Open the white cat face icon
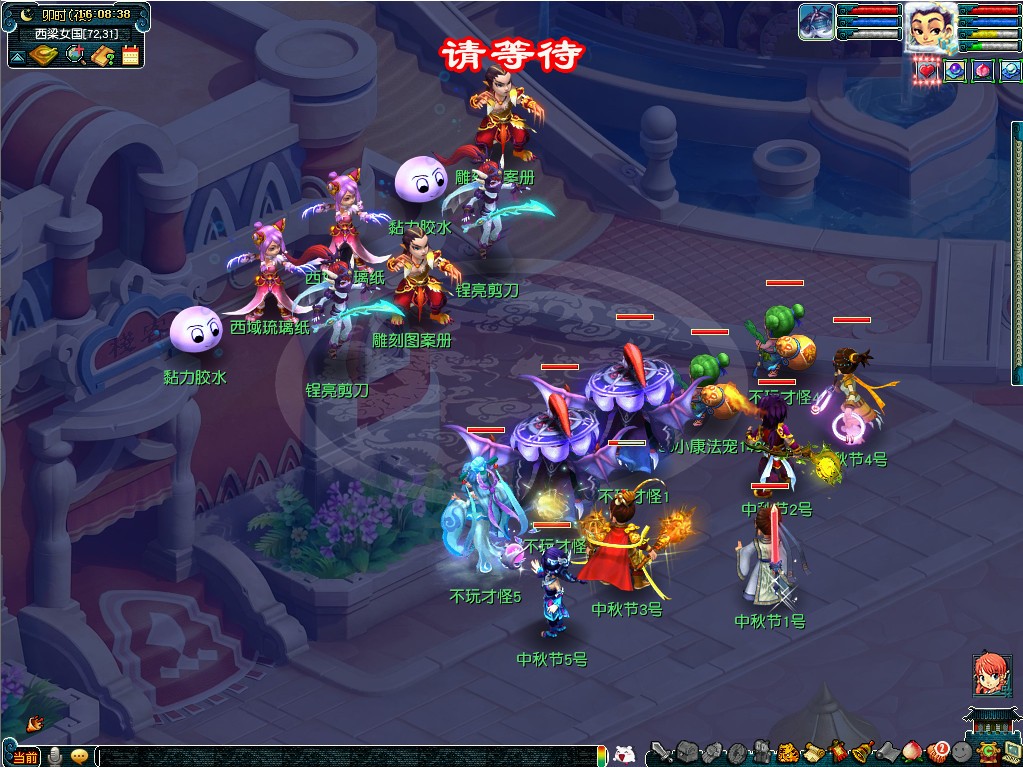1023x767 pixels. pos(624,753)
